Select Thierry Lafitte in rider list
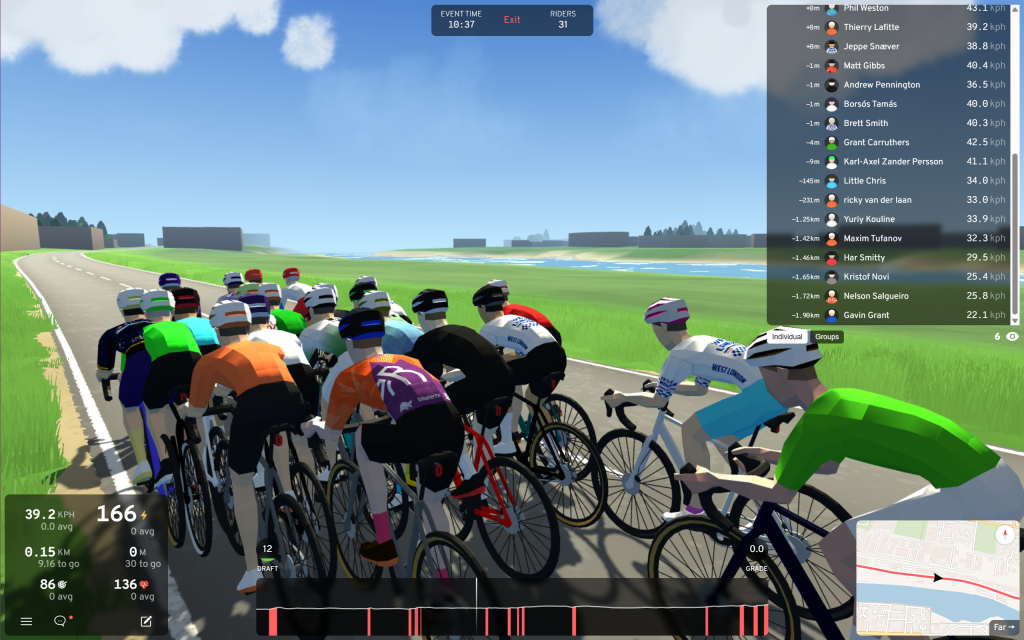1024x640 pixels. click(x=871, y=28)
